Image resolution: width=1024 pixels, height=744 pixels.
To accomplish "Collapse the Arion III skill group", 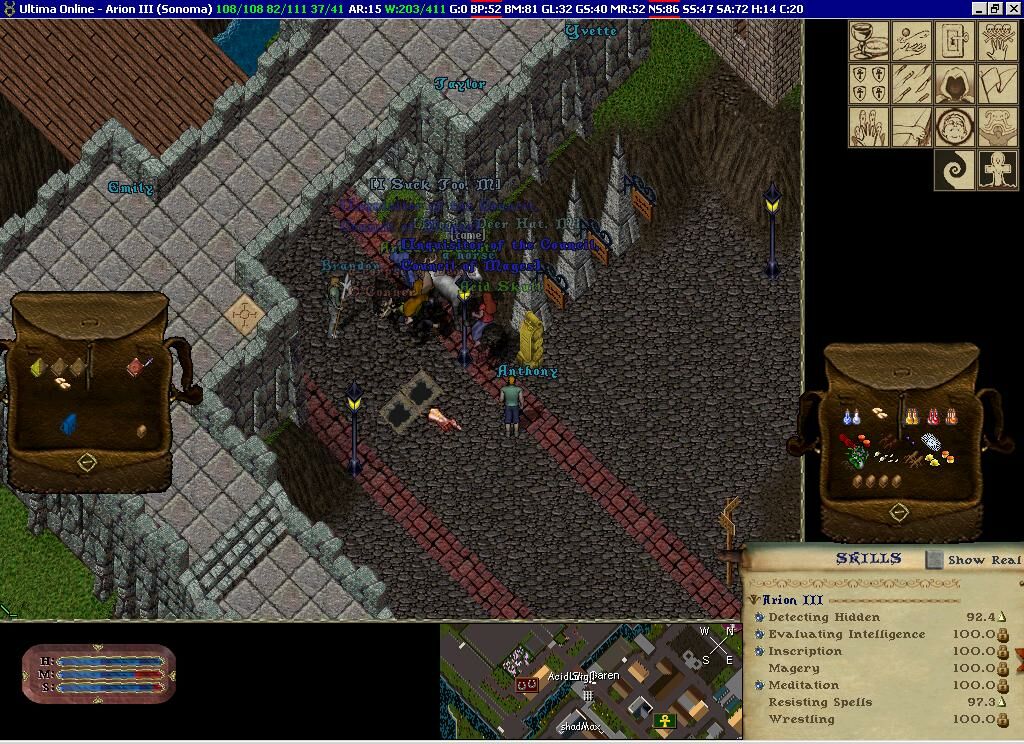I will click(754, 600).
